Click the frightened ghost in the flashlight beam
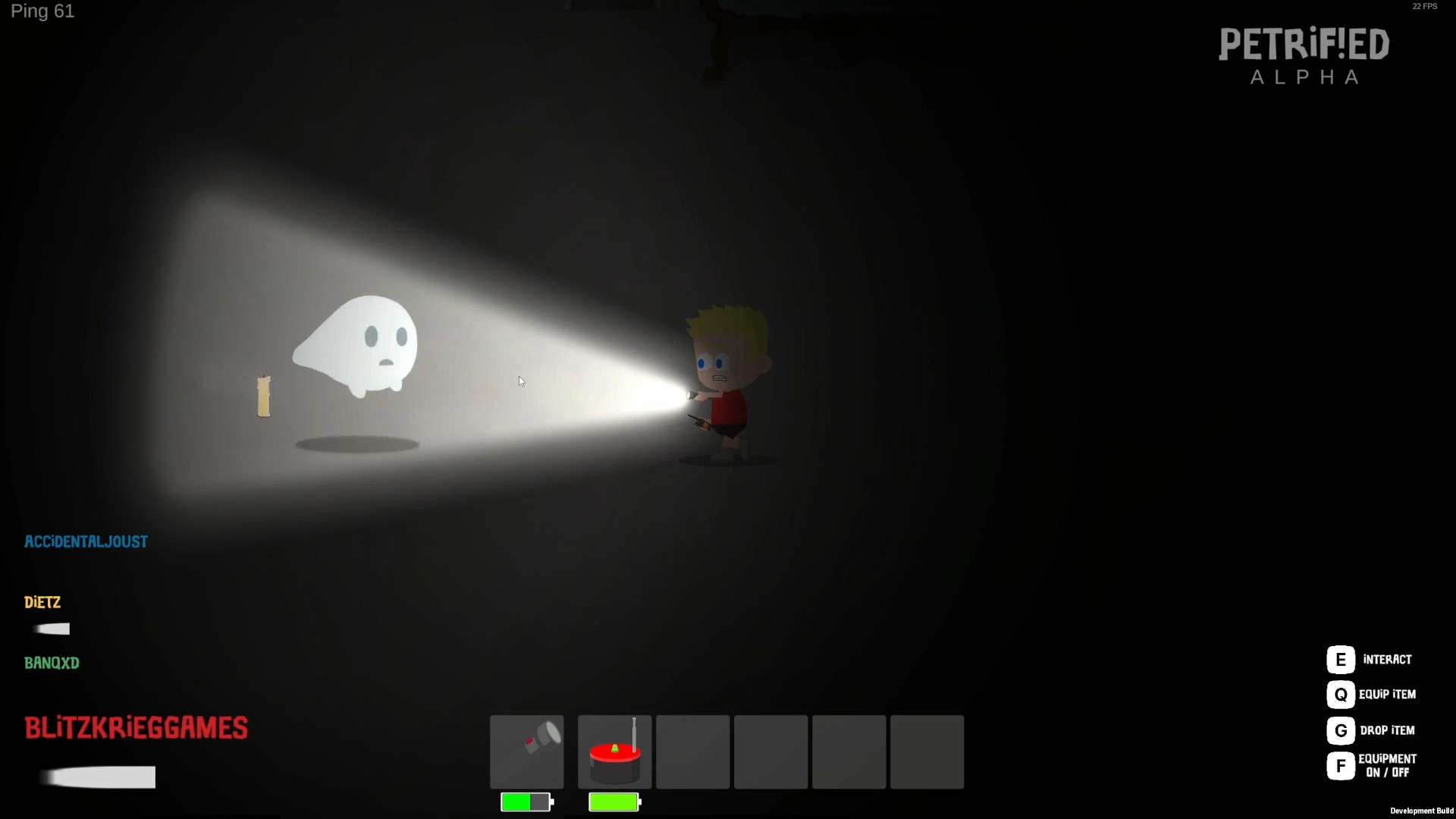 [x=358, y=345]
